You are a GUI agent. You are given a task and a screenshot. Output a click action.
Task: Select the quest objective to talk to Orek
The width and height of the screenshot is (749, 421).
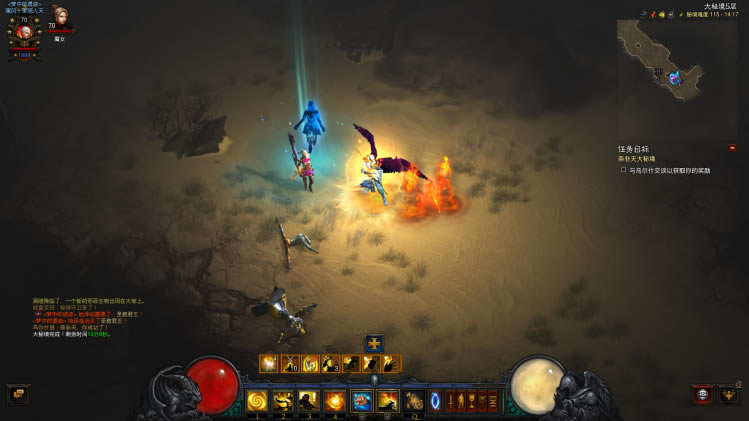[668, 170]
